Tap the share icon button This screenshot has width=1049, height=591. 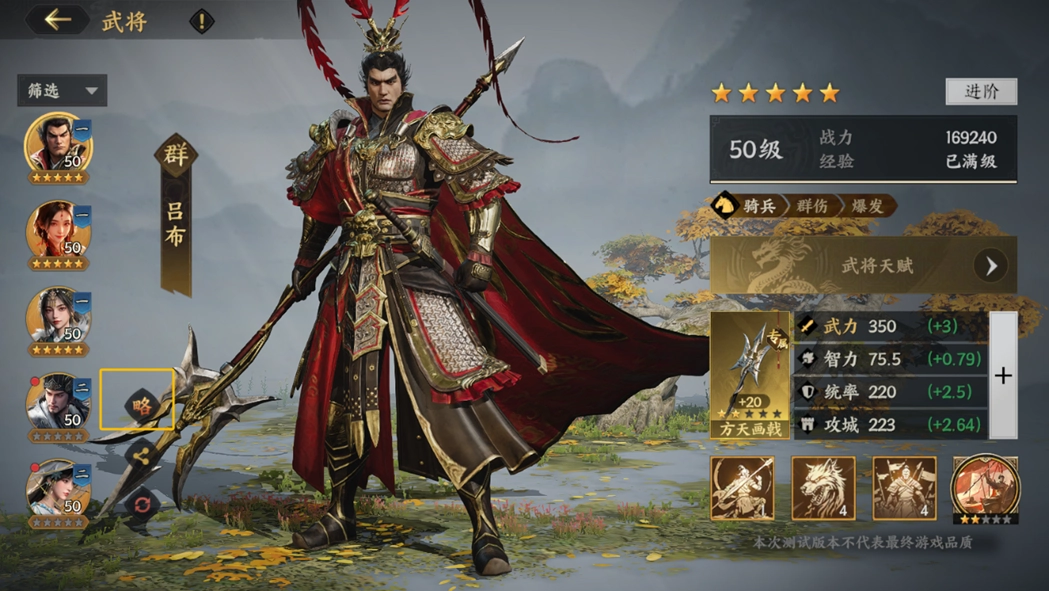[x=141, y=456]
